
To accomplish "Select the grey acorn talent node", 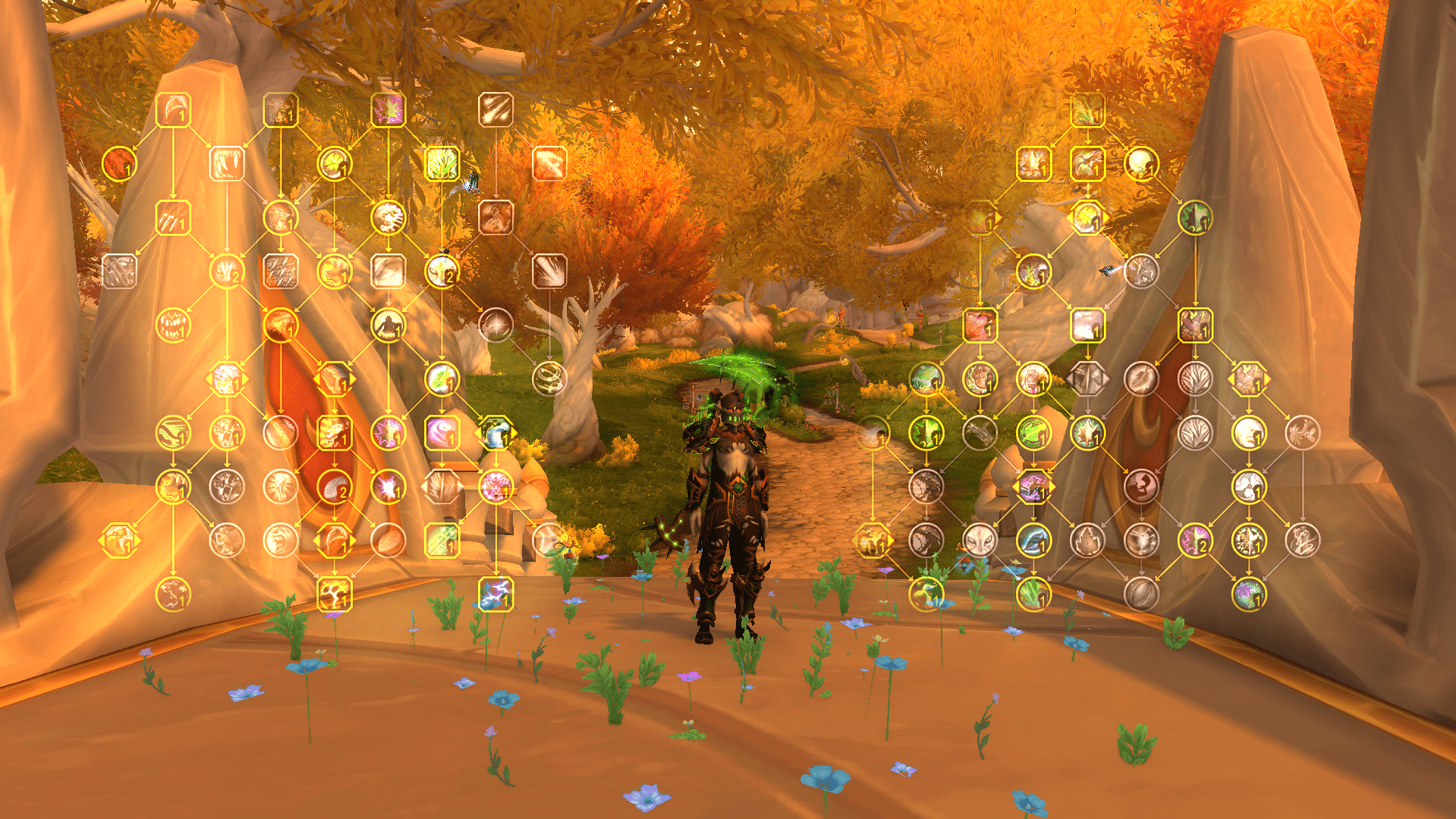I will point(1140,594).
